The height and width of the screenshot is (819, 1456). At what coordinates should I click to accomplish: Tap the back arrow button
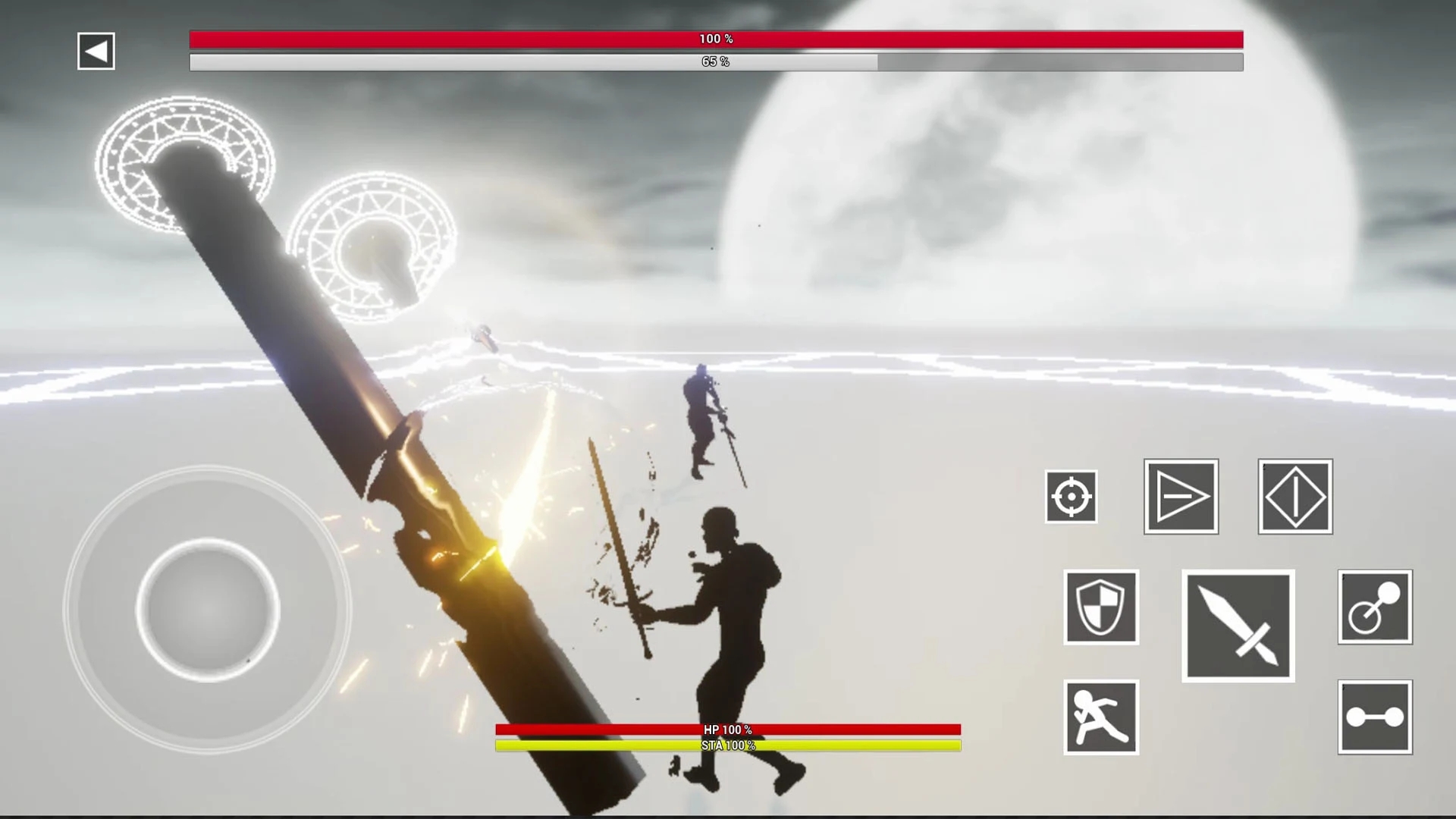[96, 51]
